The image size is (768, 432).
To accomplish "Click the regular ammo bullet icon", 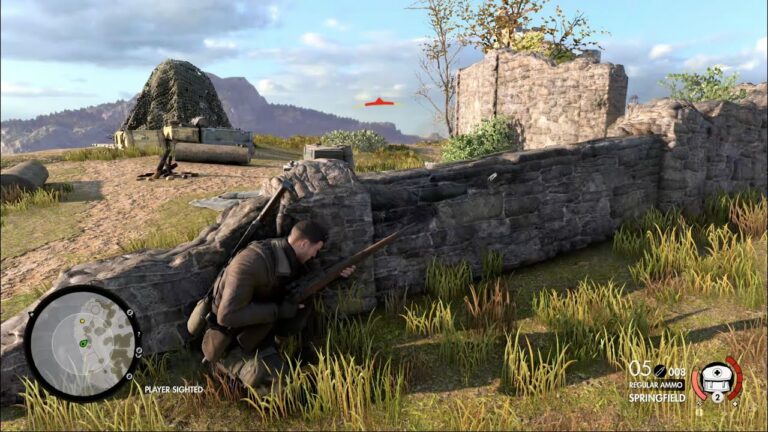I will tap(660, 370).
